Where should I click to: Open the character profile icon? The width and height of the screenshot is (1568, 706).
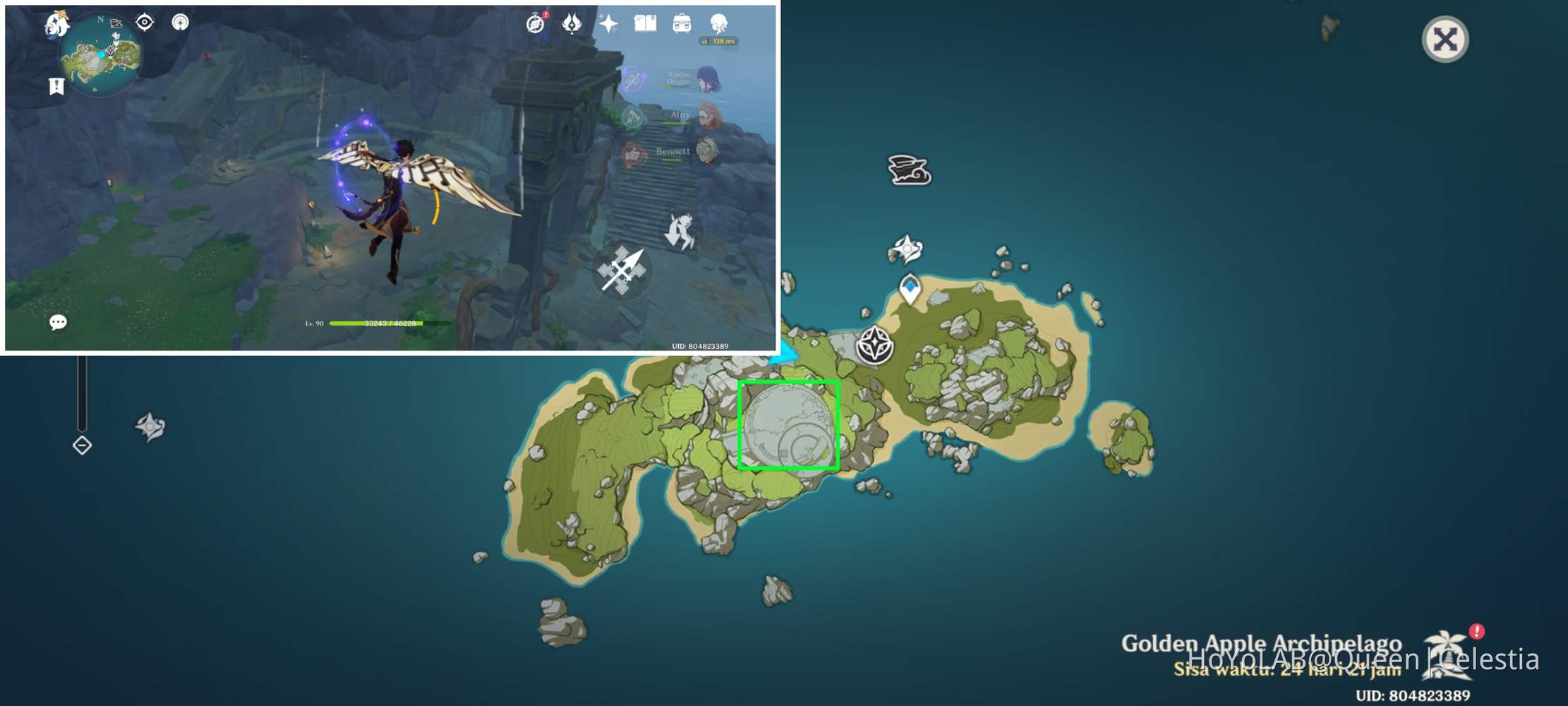click(718, 24)
